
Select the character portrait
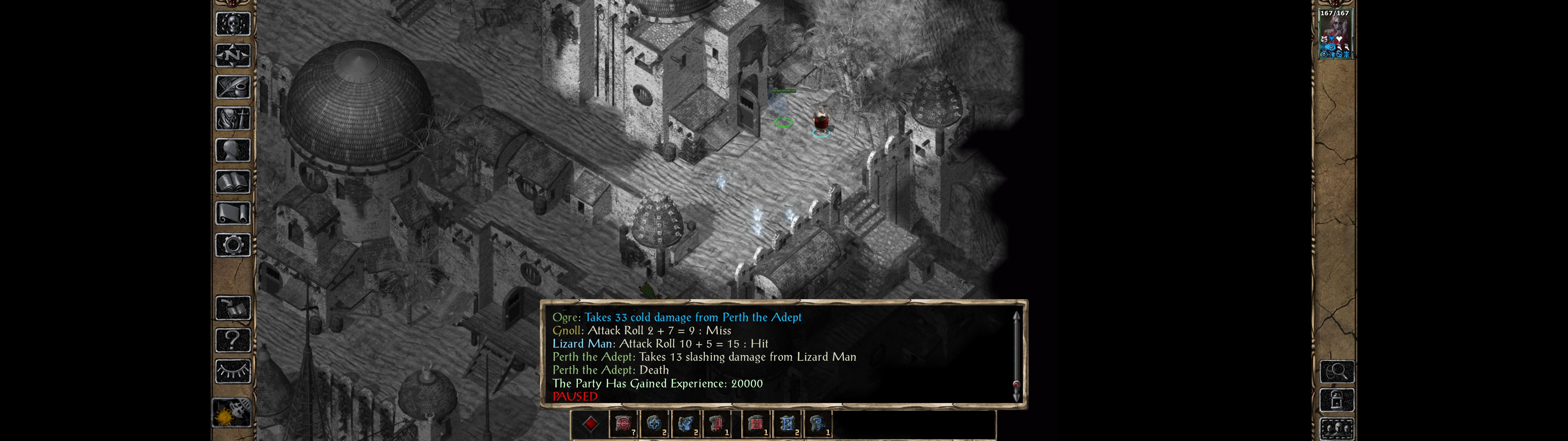(1335, 34)
